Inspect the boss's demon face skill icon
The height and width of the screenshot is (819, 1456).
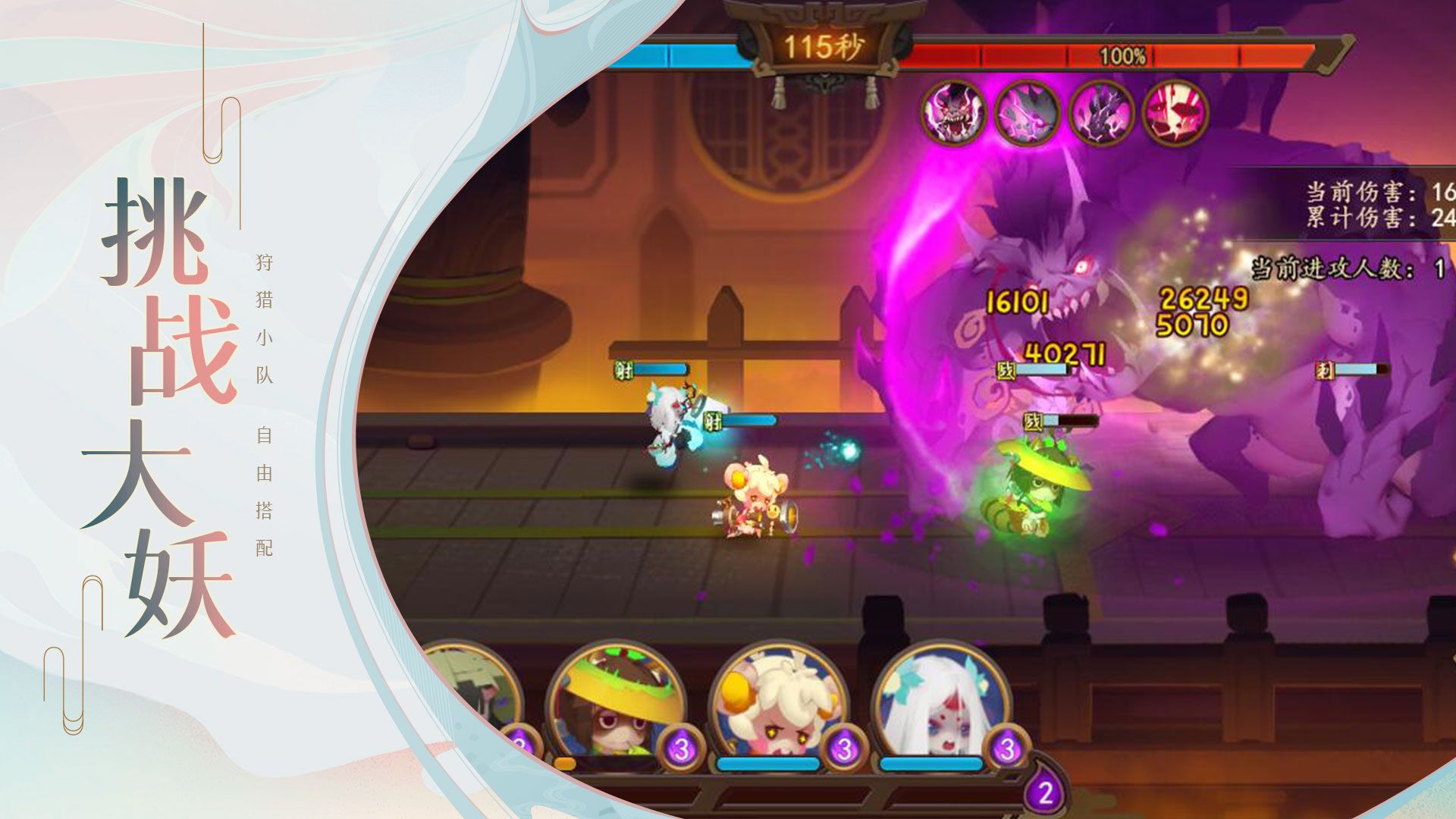pos(954,112)
